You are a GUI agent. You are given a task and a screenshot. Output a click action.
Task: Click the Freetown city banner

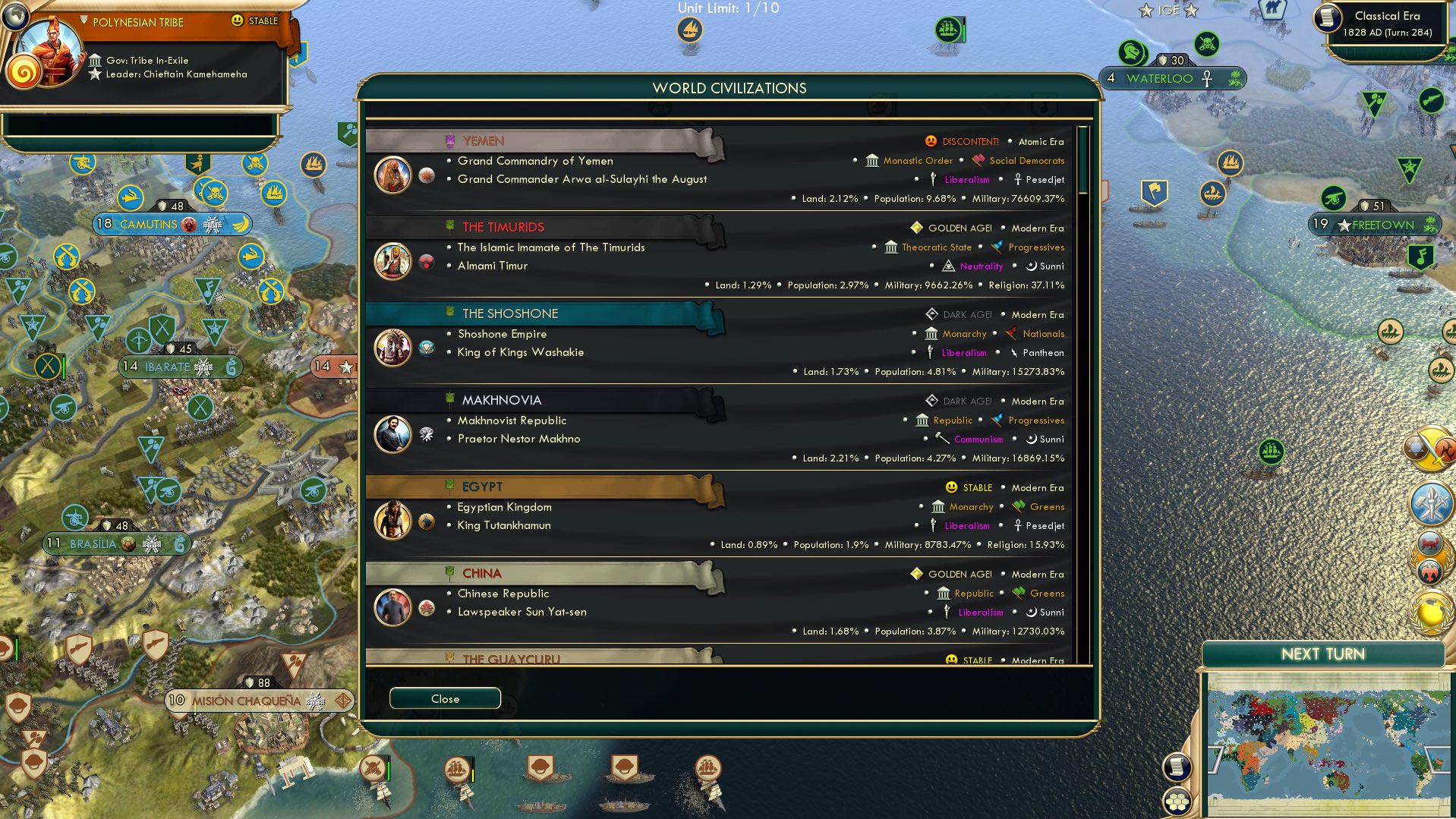pos(1374,225)
